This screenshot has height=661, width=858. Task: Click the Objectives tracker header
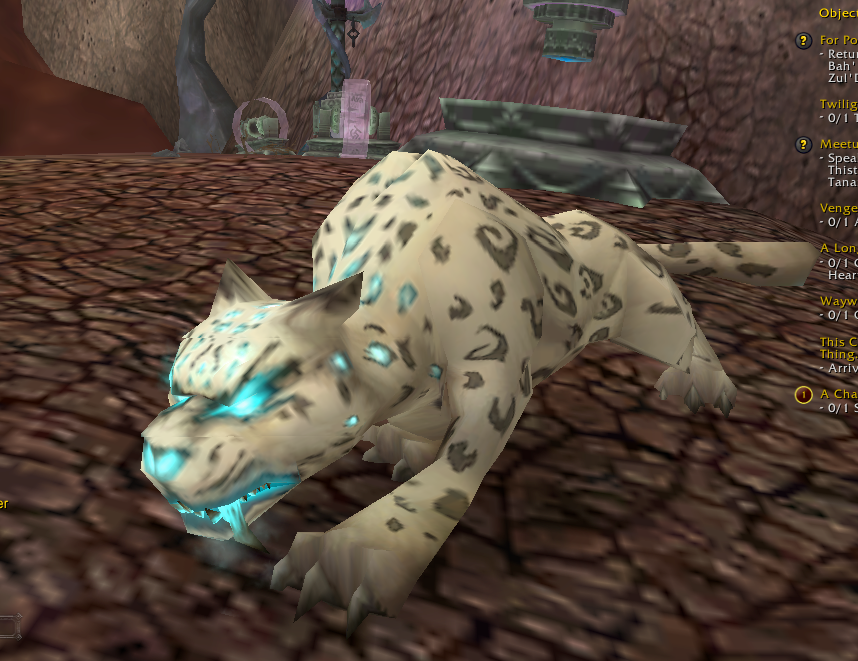pyautogui.click(x=838, y=13)
